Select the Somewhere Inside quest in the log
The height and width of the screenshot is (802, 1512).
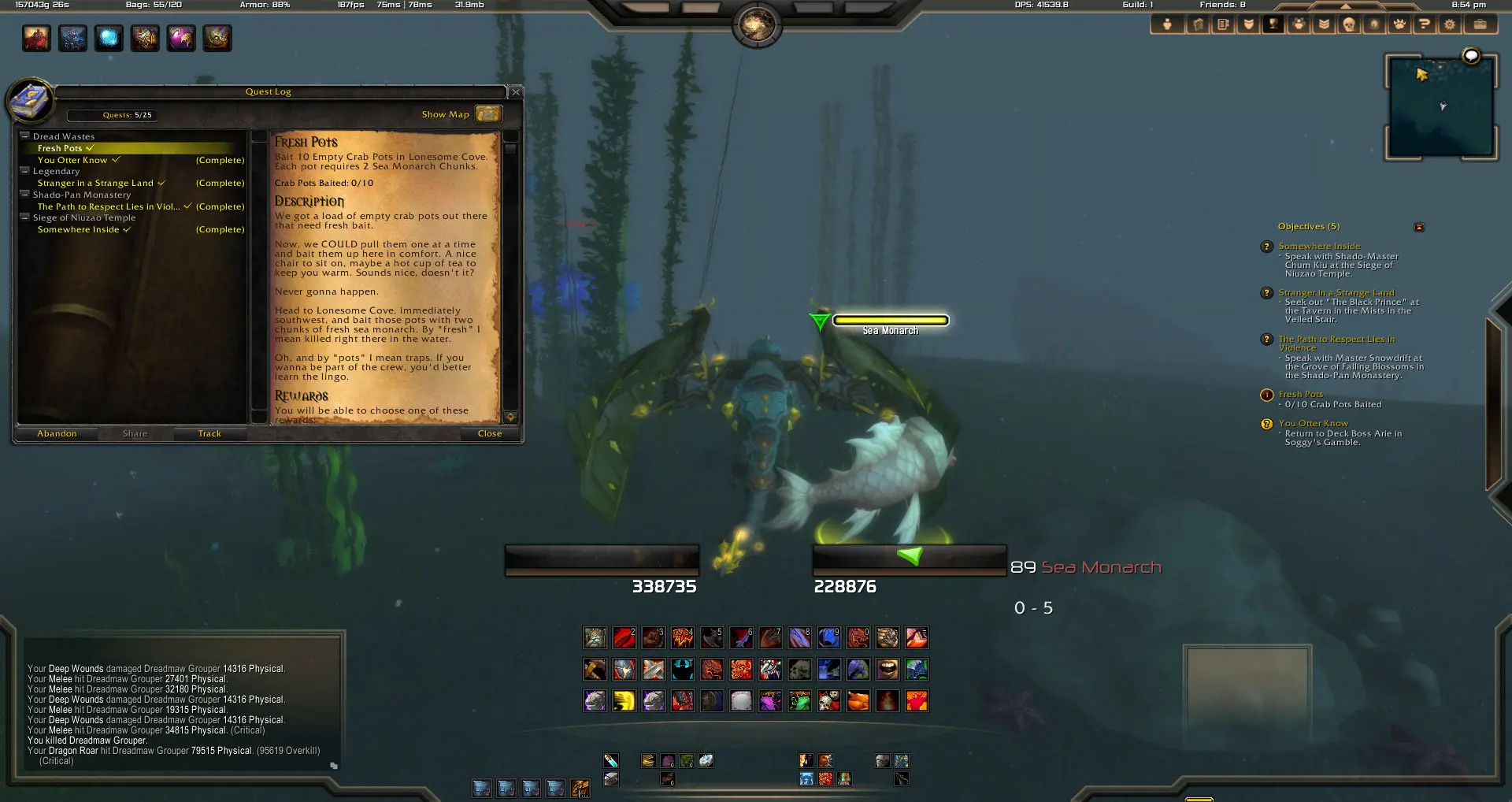(x=78, y=229)
